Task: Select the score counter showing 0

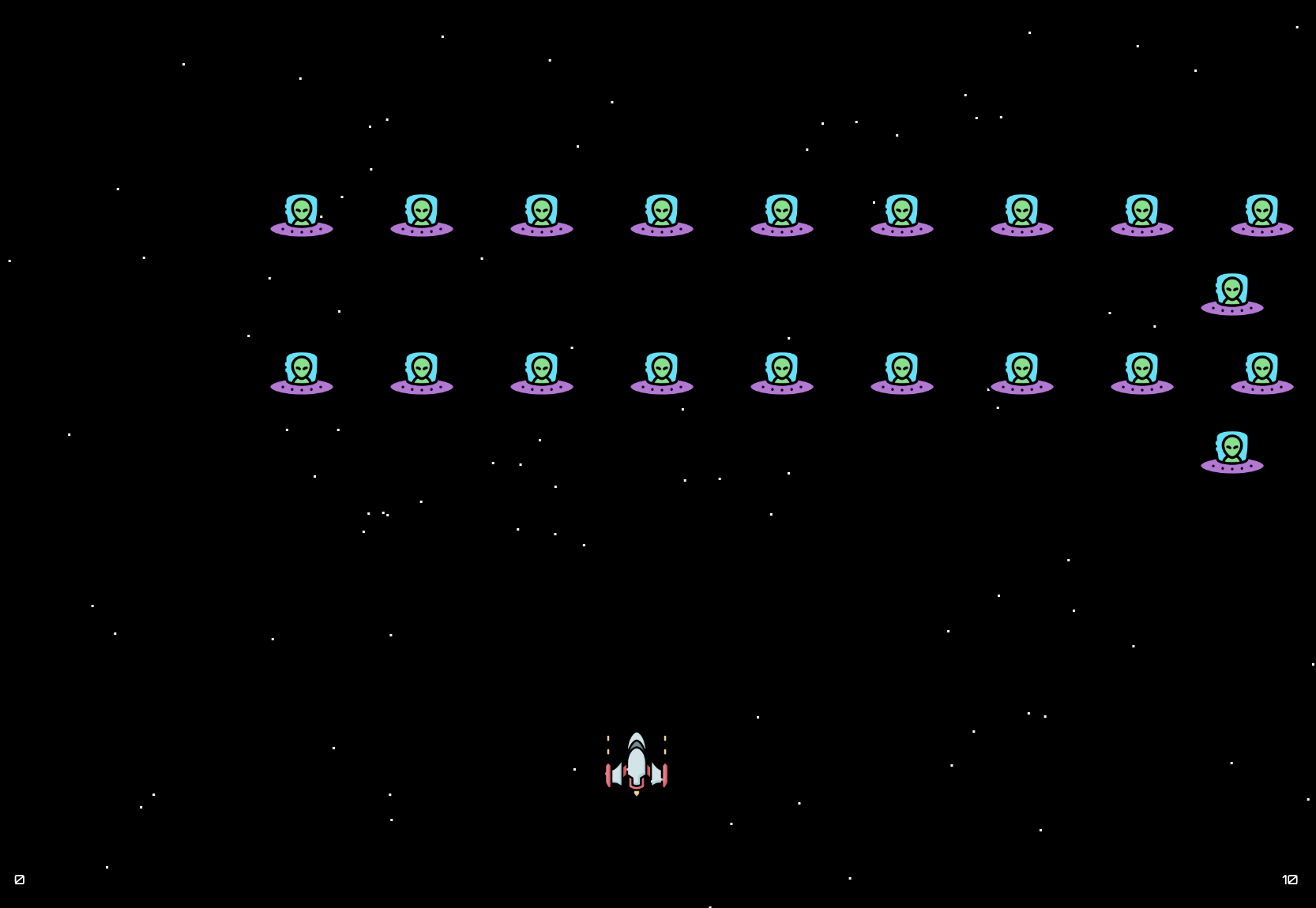Action: (21, 880)
